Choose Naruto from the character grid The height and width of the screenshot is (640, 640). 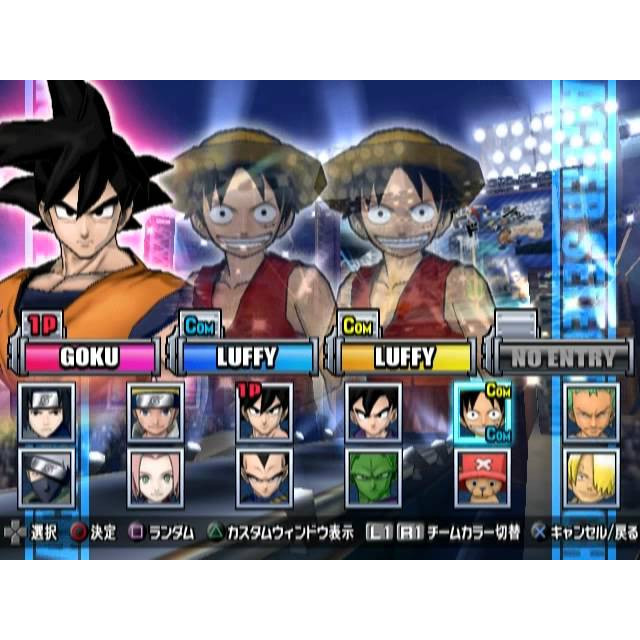click(x=156, y=412)
